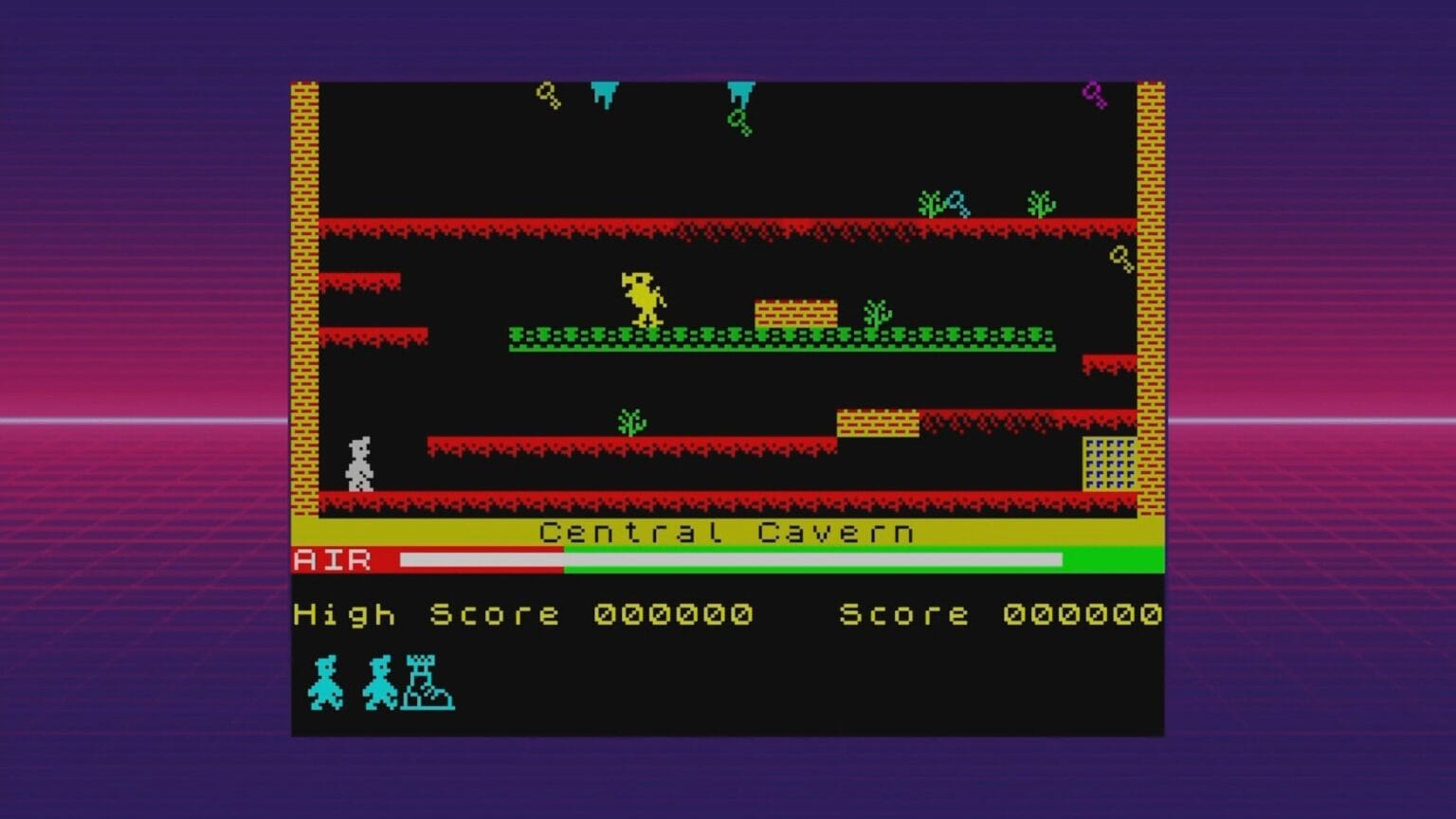Select the High Score 000000 text

pyautogui.click(x=526, y=614)
